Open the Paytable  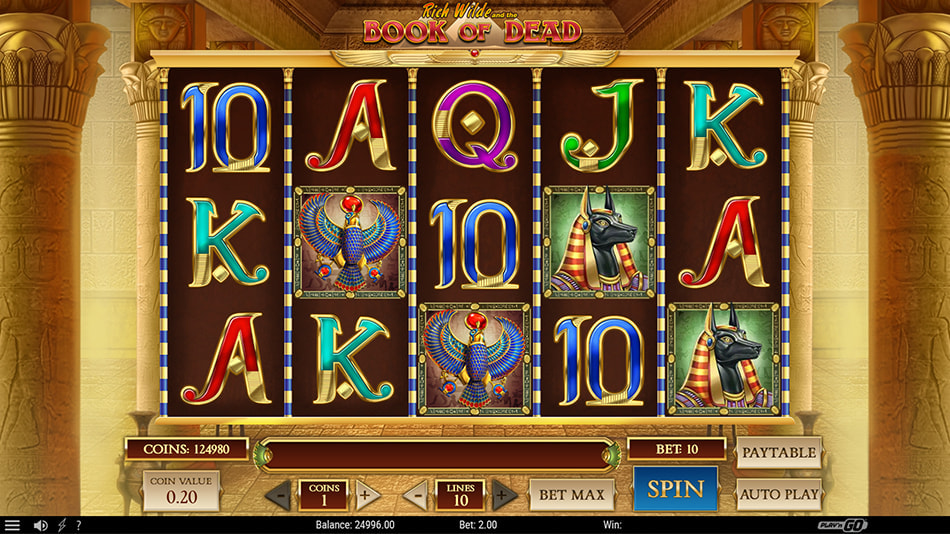[779, 453]
